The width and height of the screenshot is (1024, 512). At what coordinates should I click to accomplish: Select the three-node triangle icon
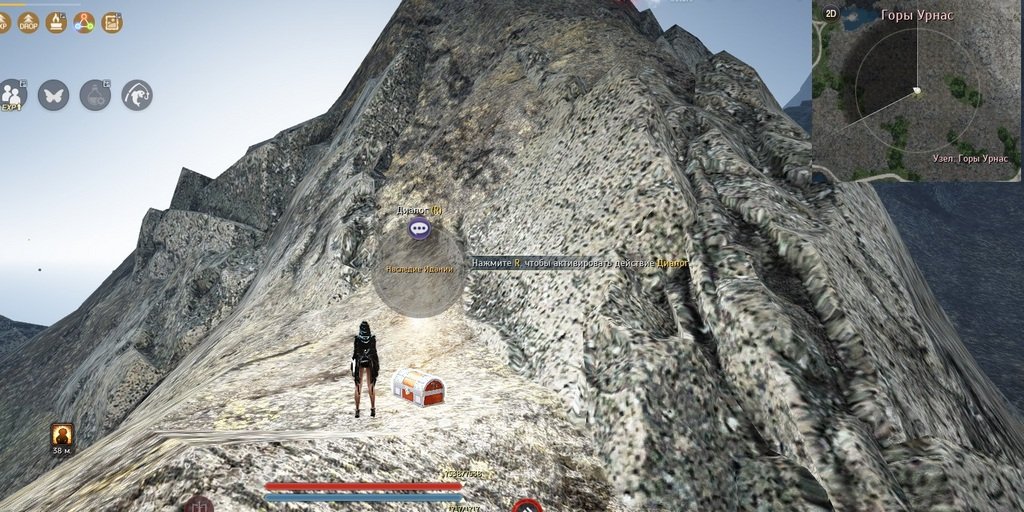[x=84, y=22]
